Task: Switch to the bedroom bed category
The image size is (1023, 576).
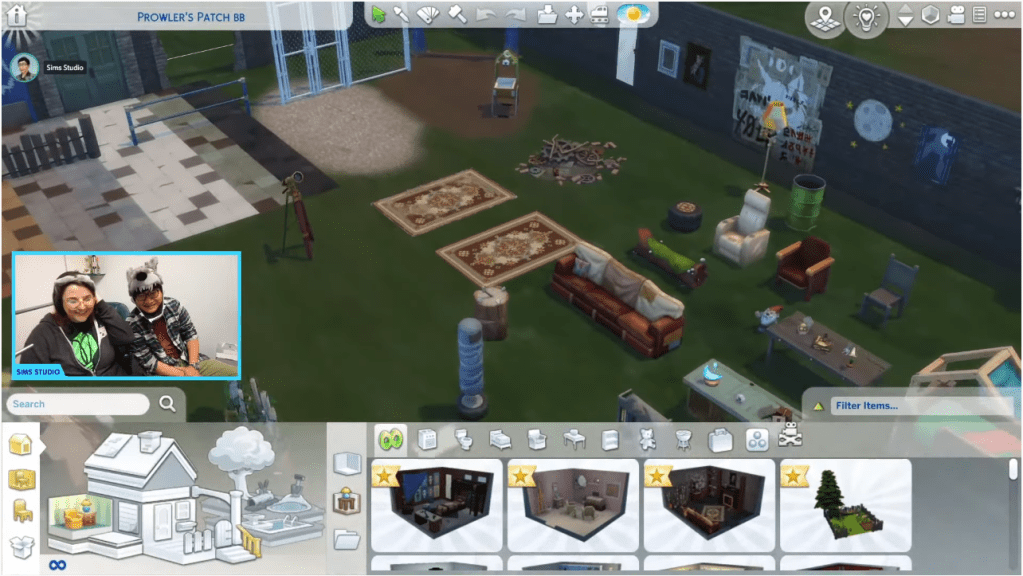Action: point(497,439)
